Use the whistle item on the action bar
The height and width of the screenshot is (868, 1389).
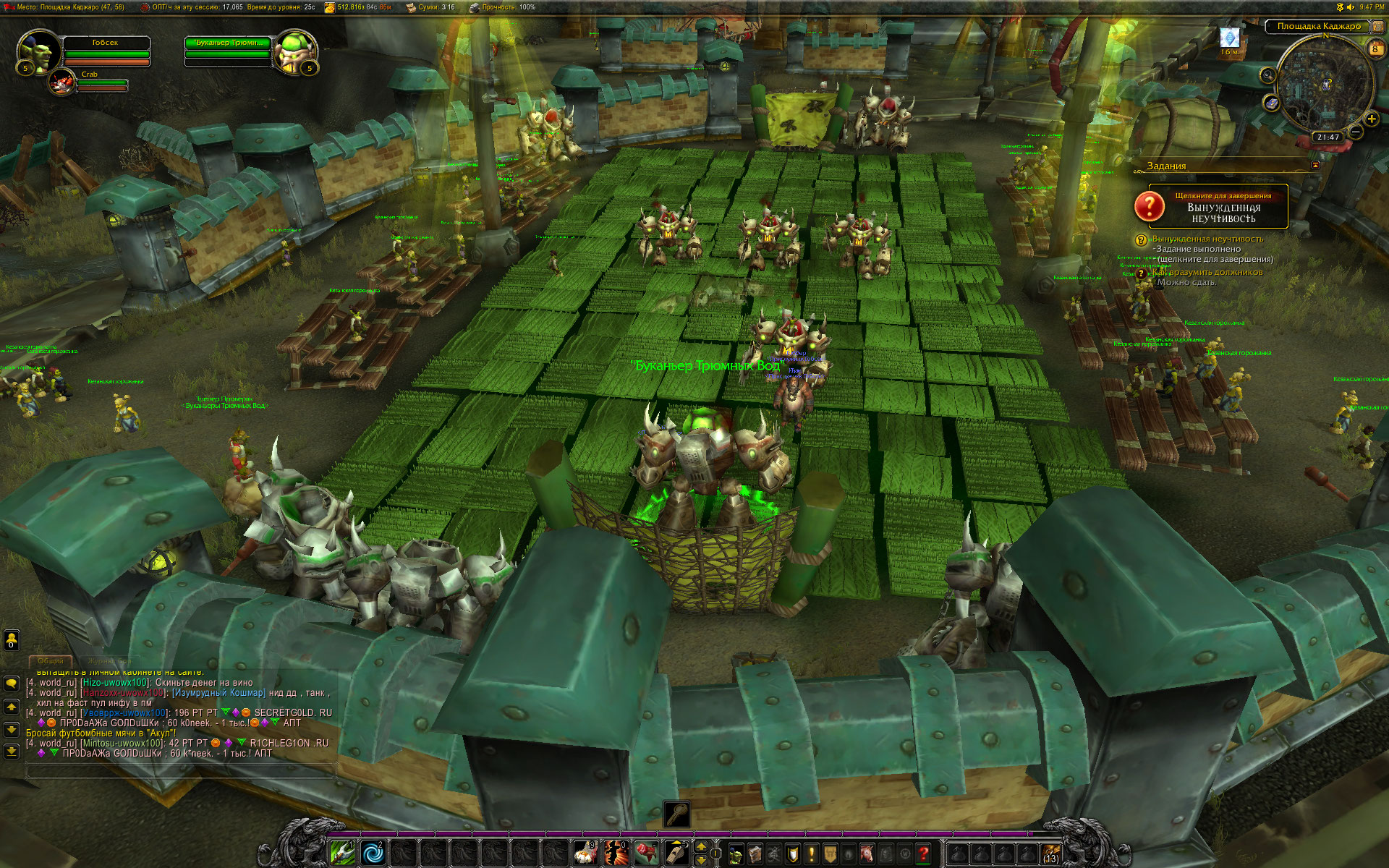pyautogui.click(x=676, y=854)
